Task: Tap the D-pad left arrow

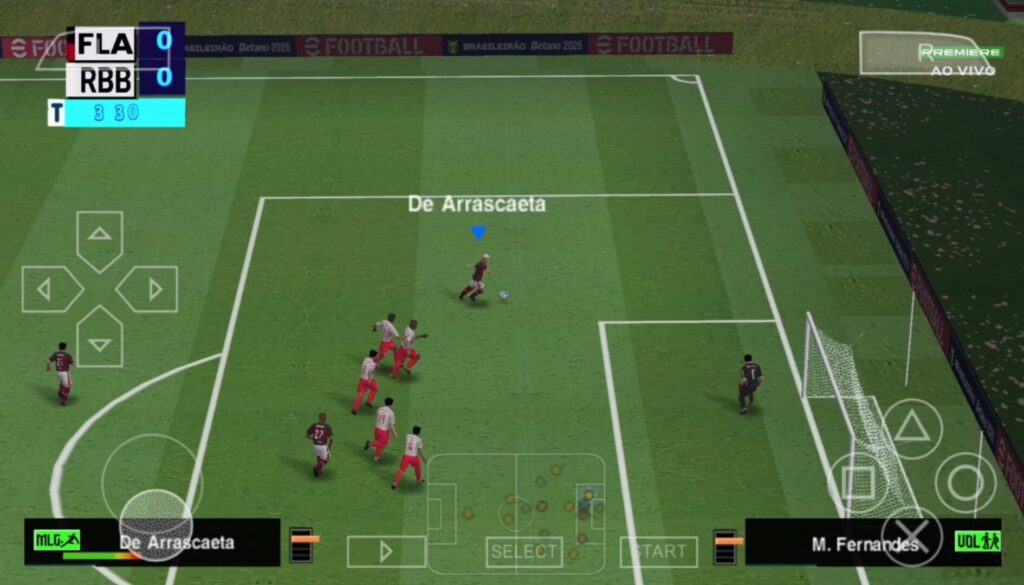Action: [x=48, y=290]
